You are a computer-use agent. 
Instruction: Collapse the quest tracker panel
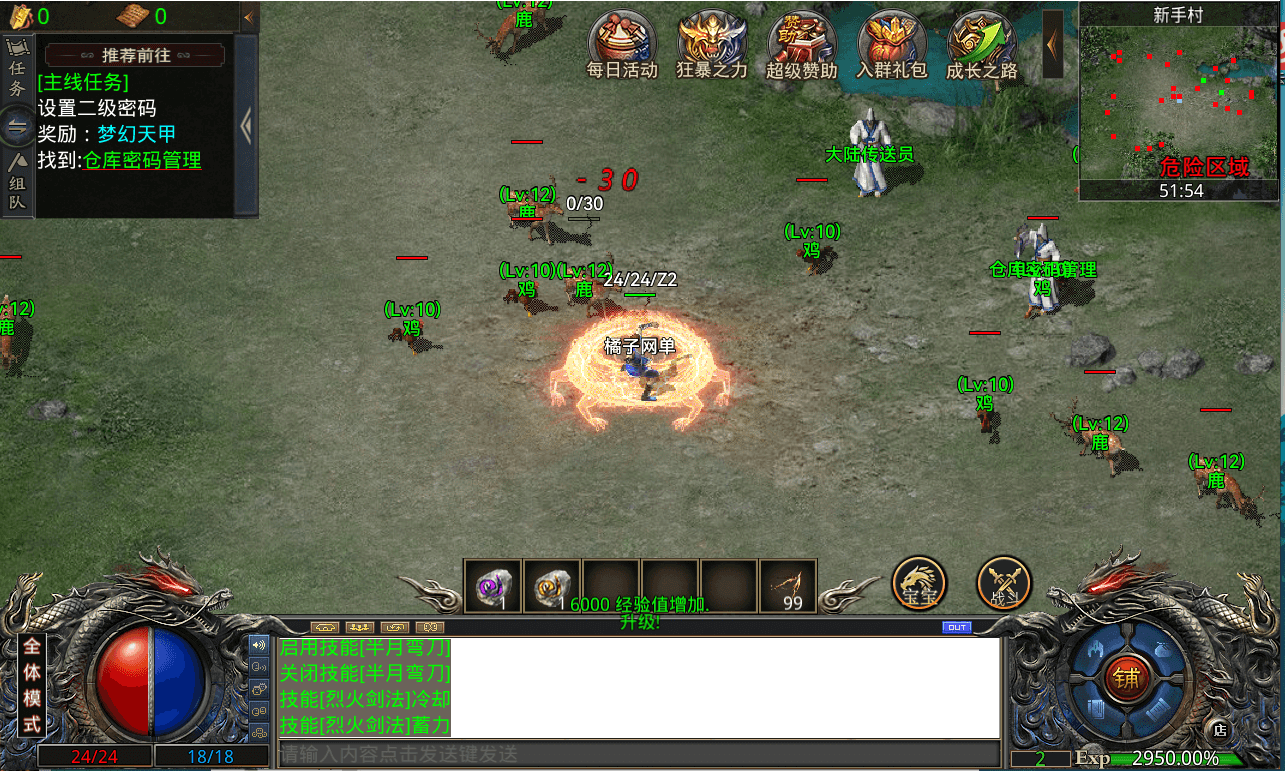(246, 127)
